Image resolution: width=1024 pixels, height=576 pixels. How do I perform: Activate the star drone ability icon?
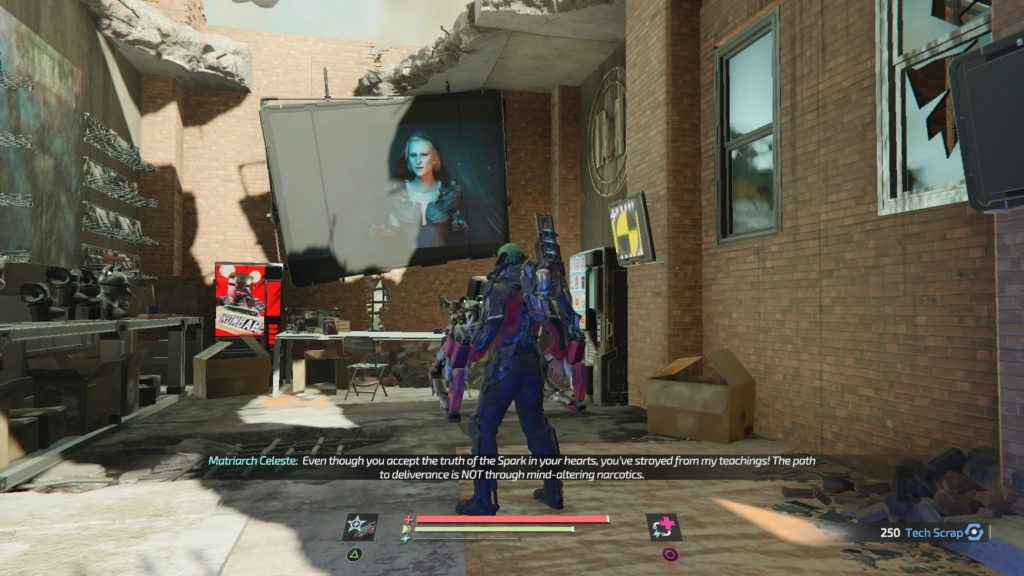coord(360,527)
